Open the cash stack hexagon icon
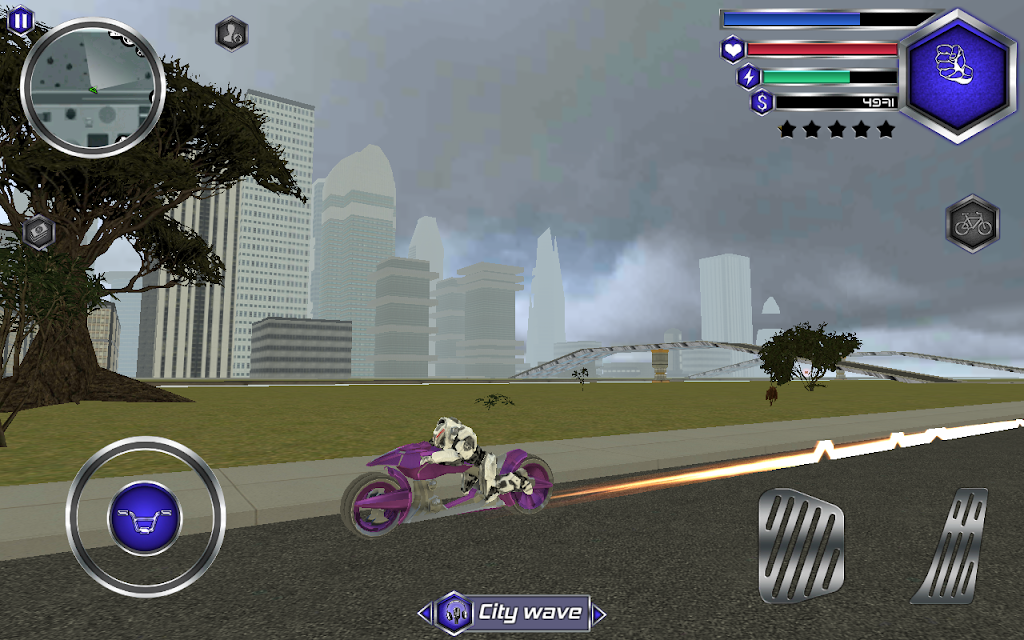1024x640 pixels. click(x=39, y=231)
